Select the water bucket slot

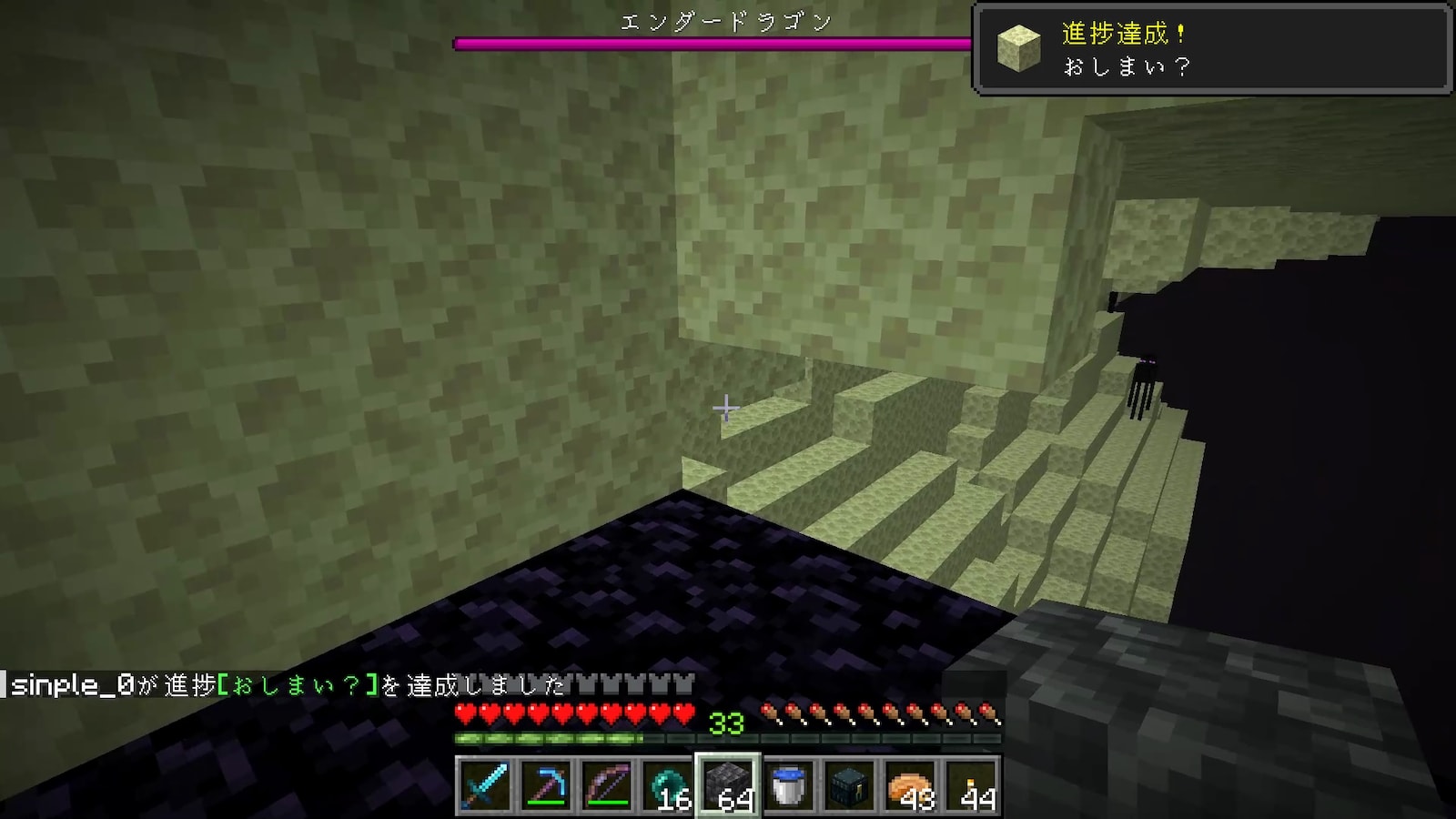coord(789,784)
